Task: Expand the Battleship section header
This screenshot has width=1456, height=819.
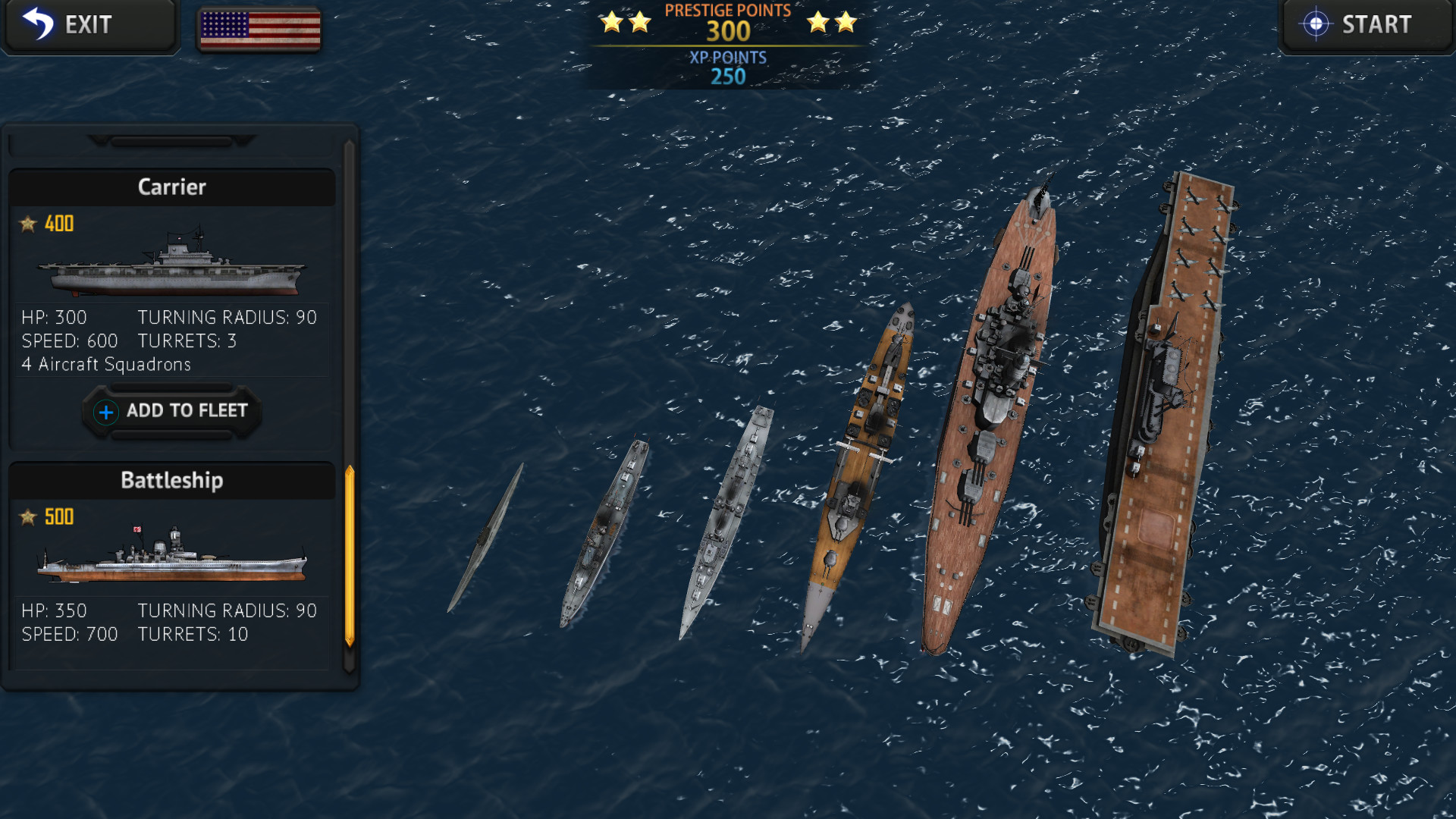Action: click(x=172, y=479)
